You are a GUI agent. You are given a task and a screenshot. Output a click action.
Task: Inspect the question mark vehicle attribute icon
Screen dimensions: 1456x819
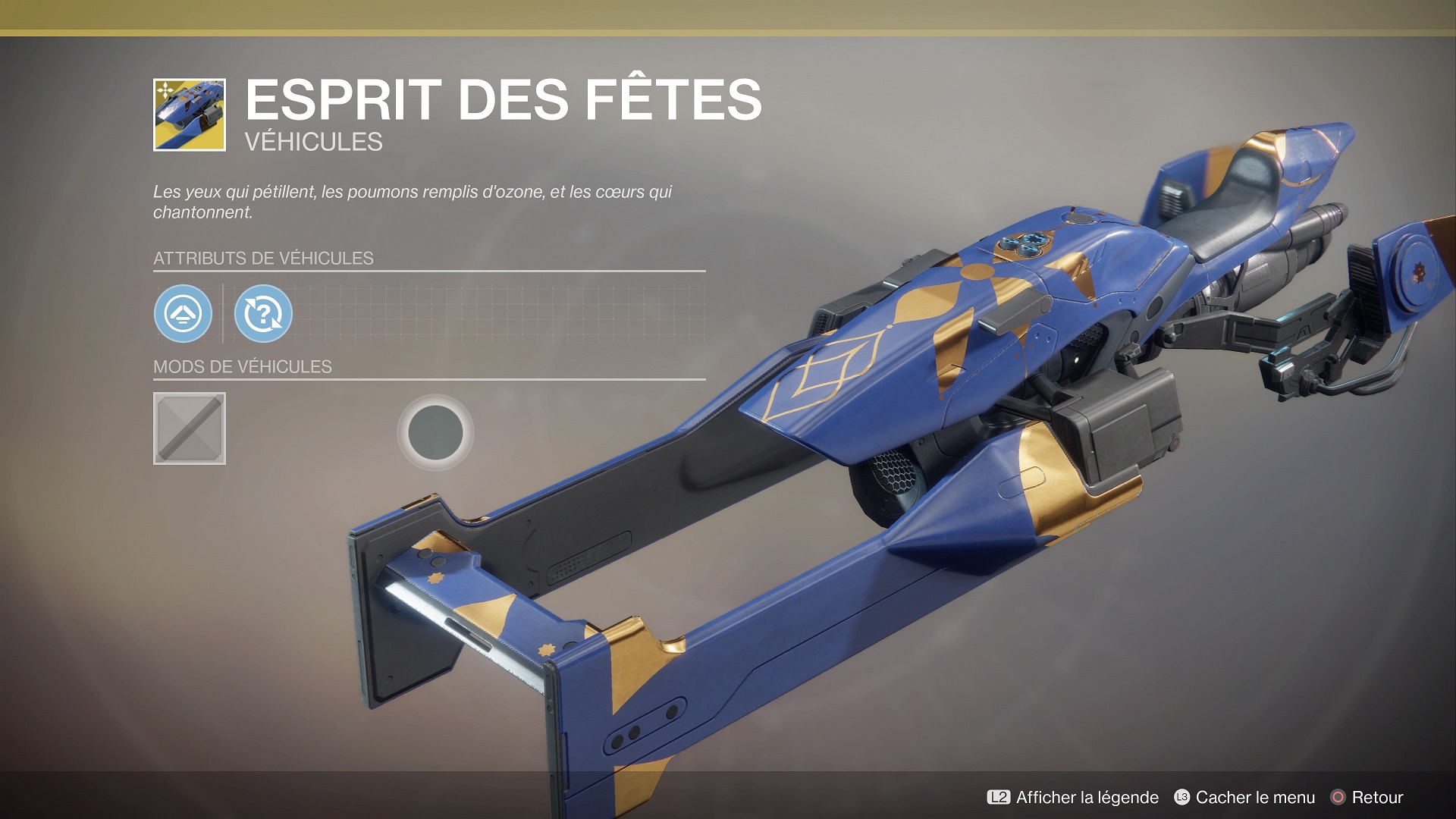[263, 313]
